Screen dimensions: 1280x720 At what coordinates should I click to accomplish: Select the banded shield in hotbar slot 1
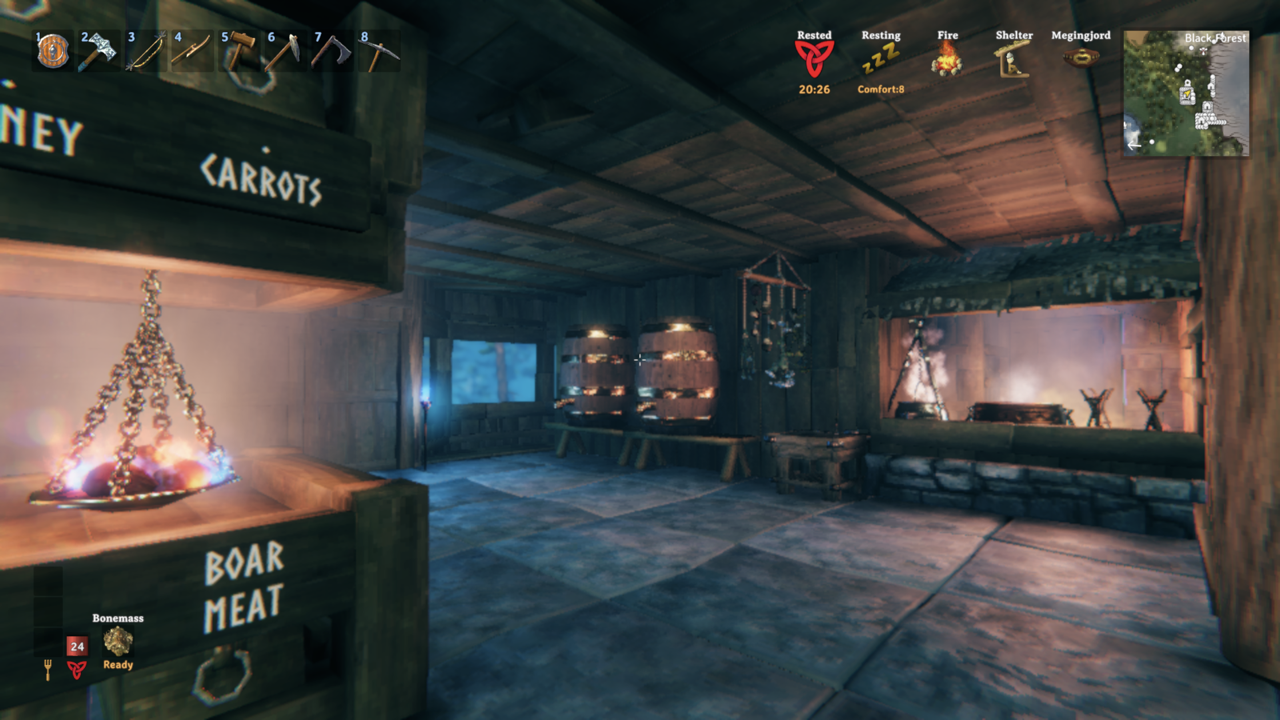point(53,51)
